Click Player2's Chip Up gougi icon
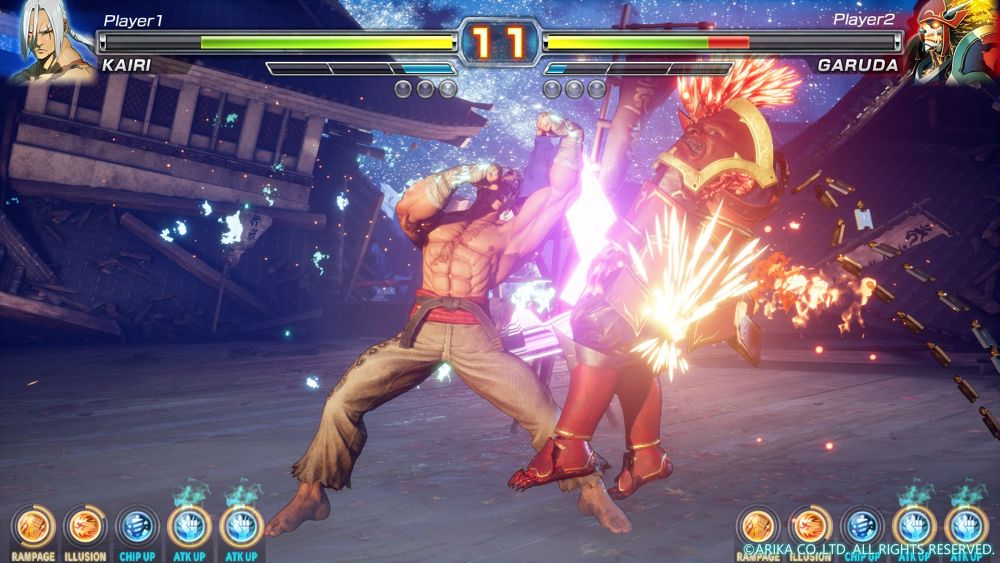This screenshot has height=563, width=1000. click(x=862, y=527)
